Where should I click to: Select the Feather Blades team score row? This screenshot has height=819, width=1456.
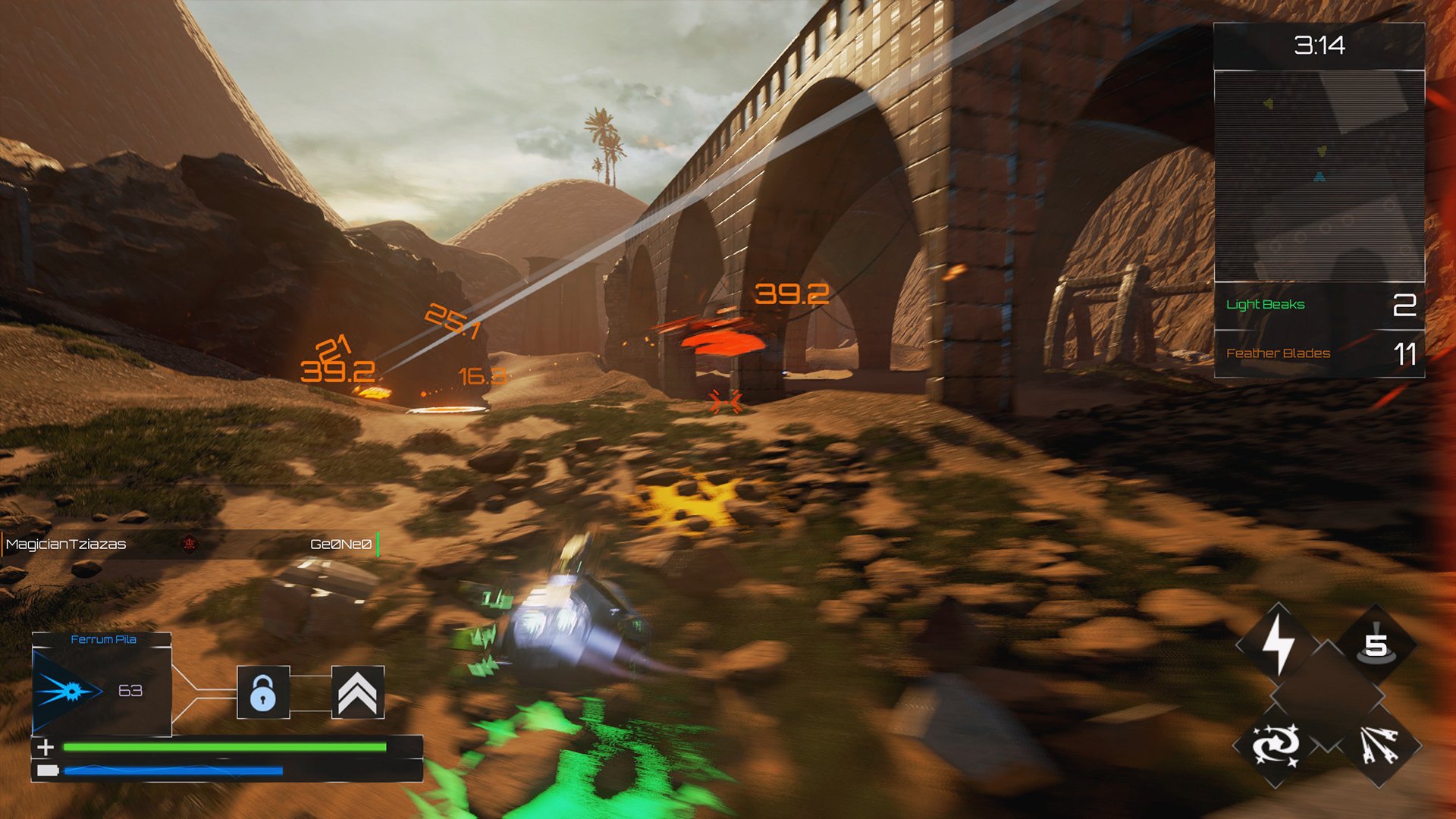(1319, 353)
